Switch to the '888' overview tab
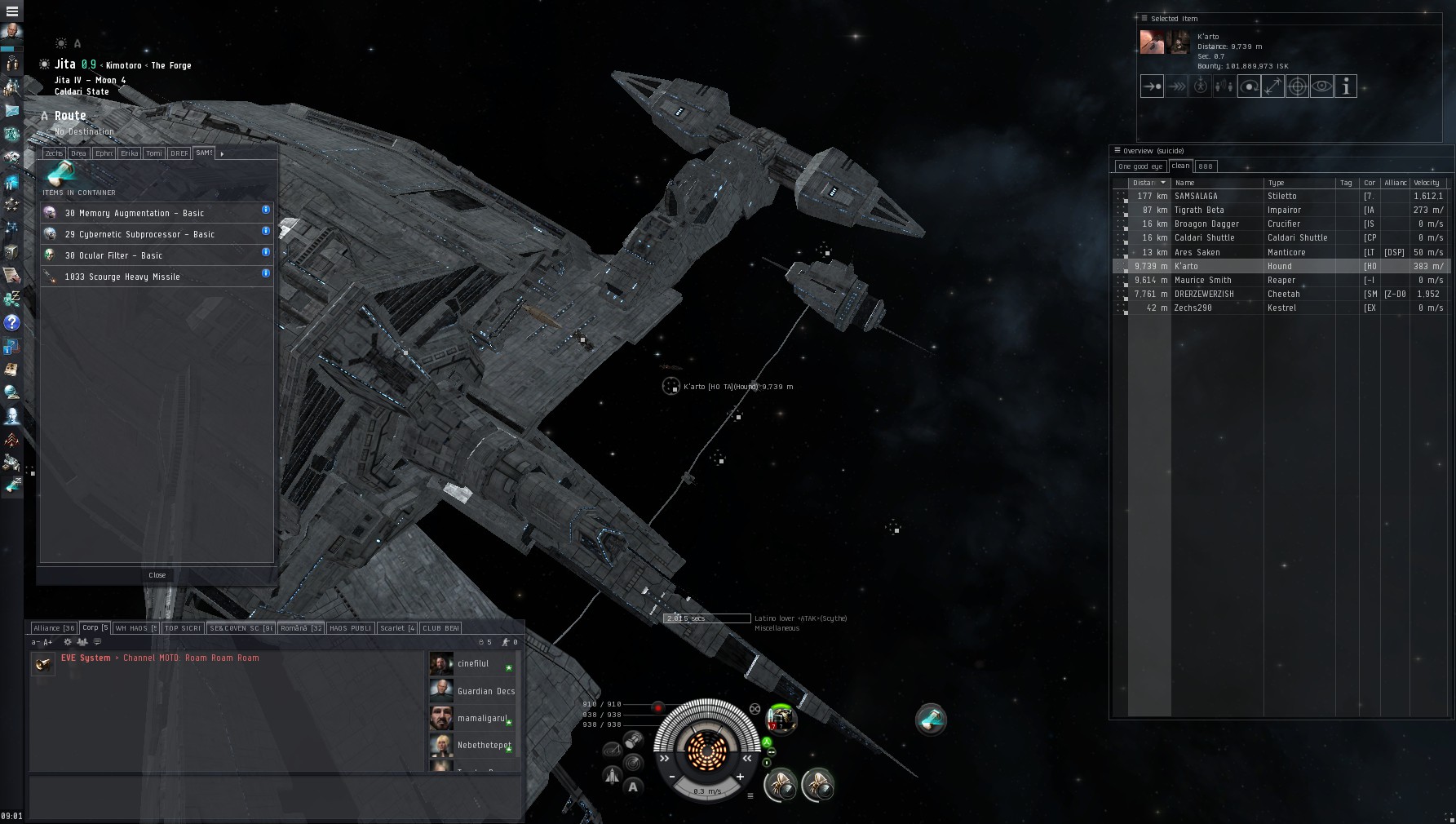 click(x=1205, y=166)
